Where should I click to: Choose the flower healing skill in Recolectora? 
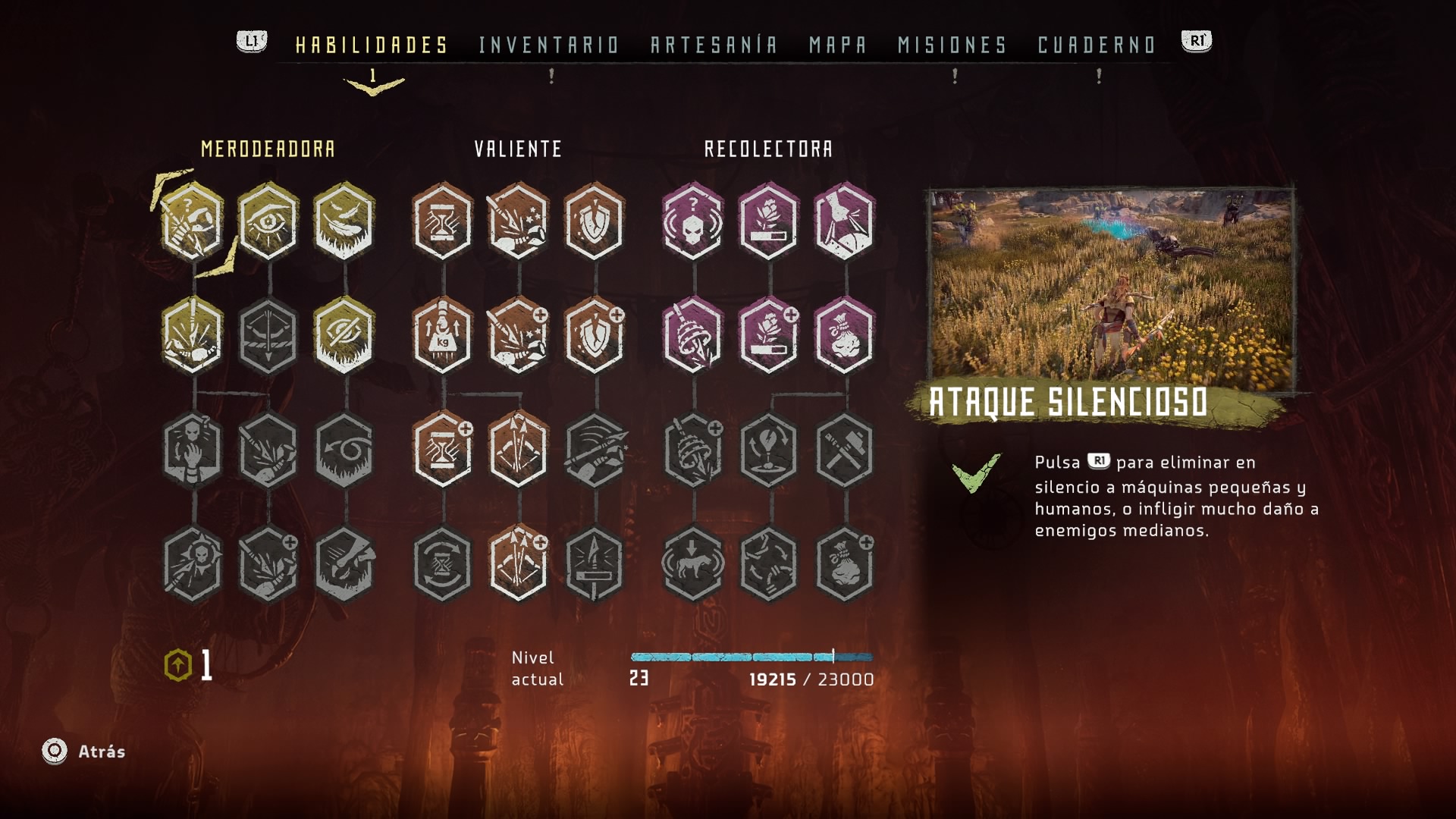coord(769,221)
